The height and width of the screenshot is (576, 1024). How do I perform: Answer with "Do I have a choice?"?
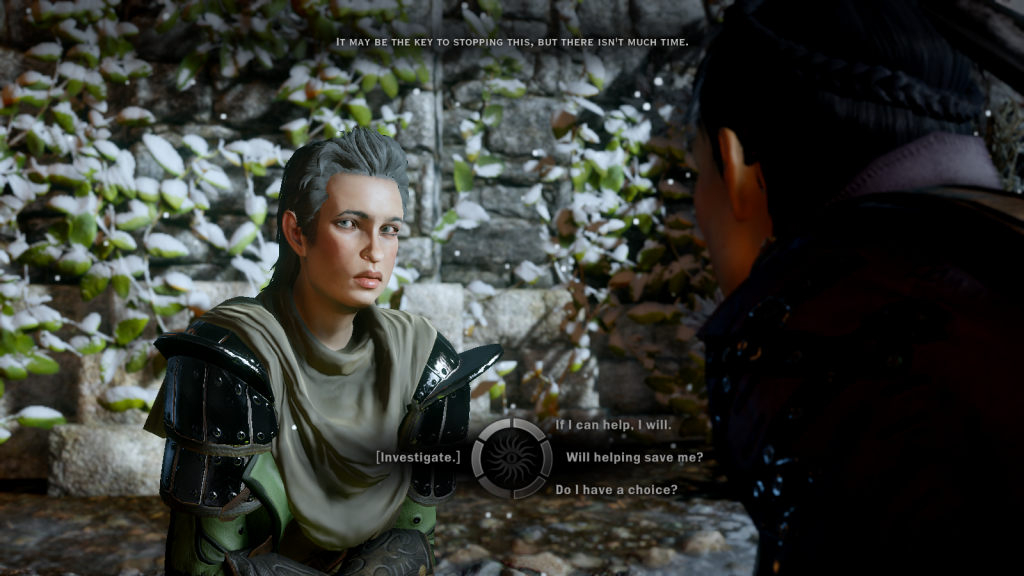point(616,490)
